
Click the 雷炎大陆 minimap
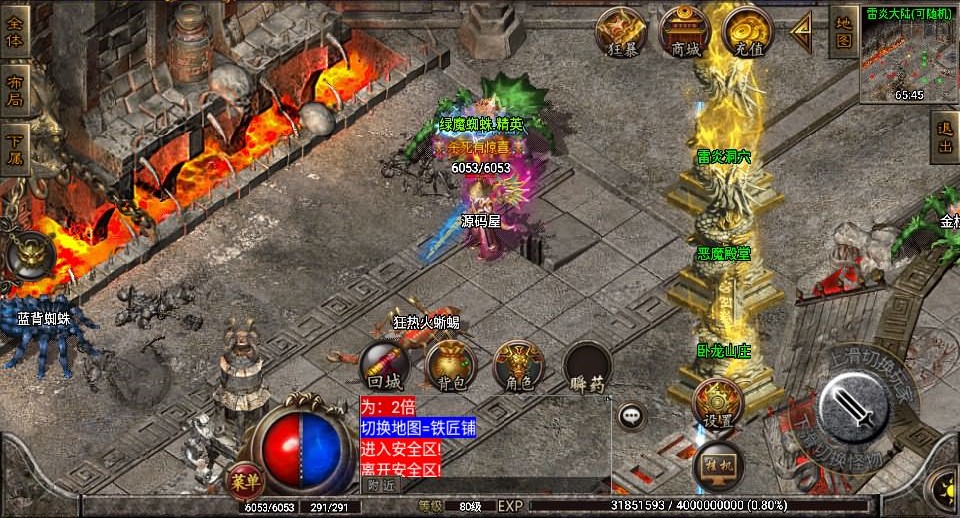(x=908, y=53)
